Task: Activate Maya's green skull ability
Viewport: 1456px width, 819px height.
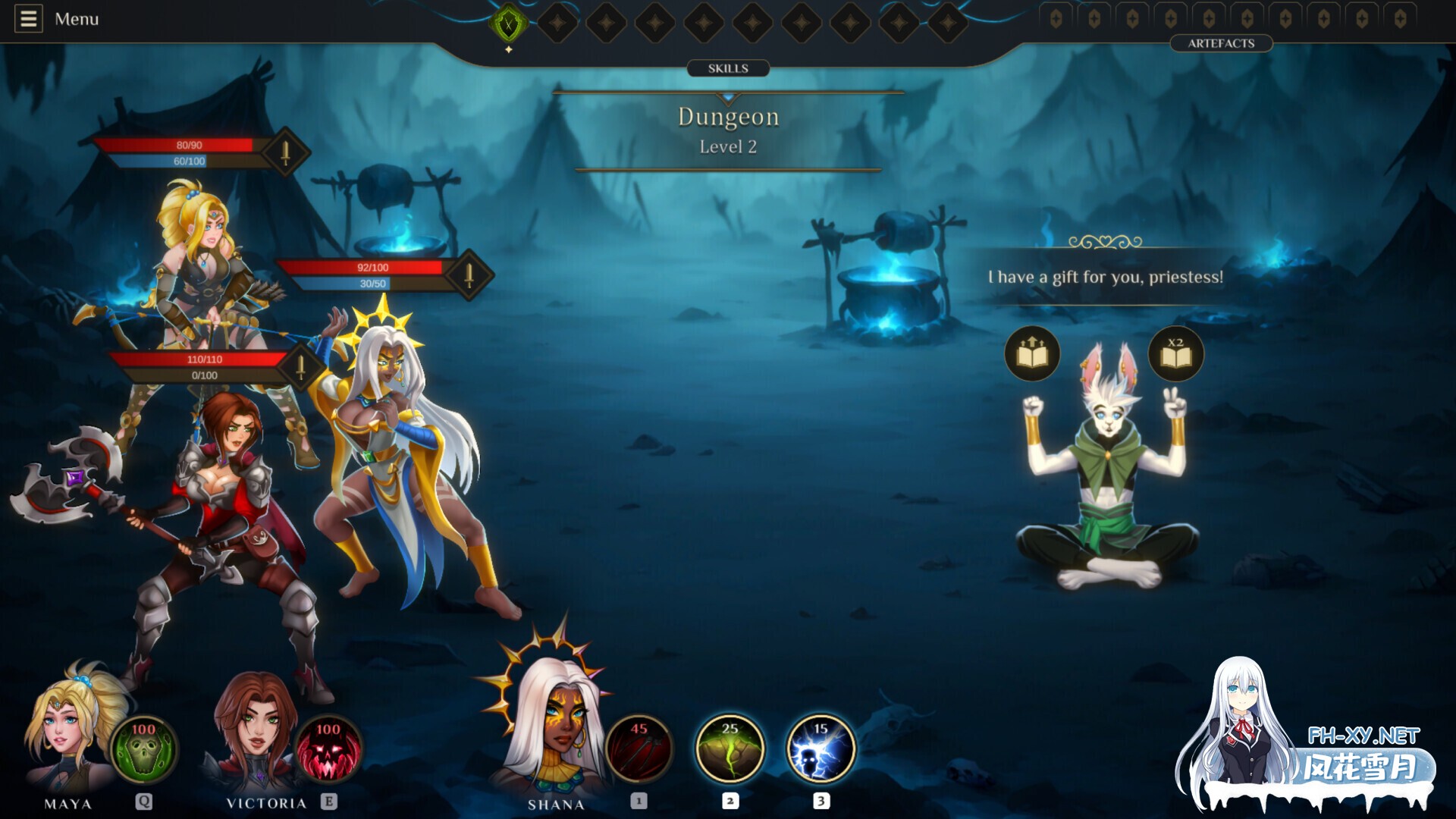Action: pos(143,748)
